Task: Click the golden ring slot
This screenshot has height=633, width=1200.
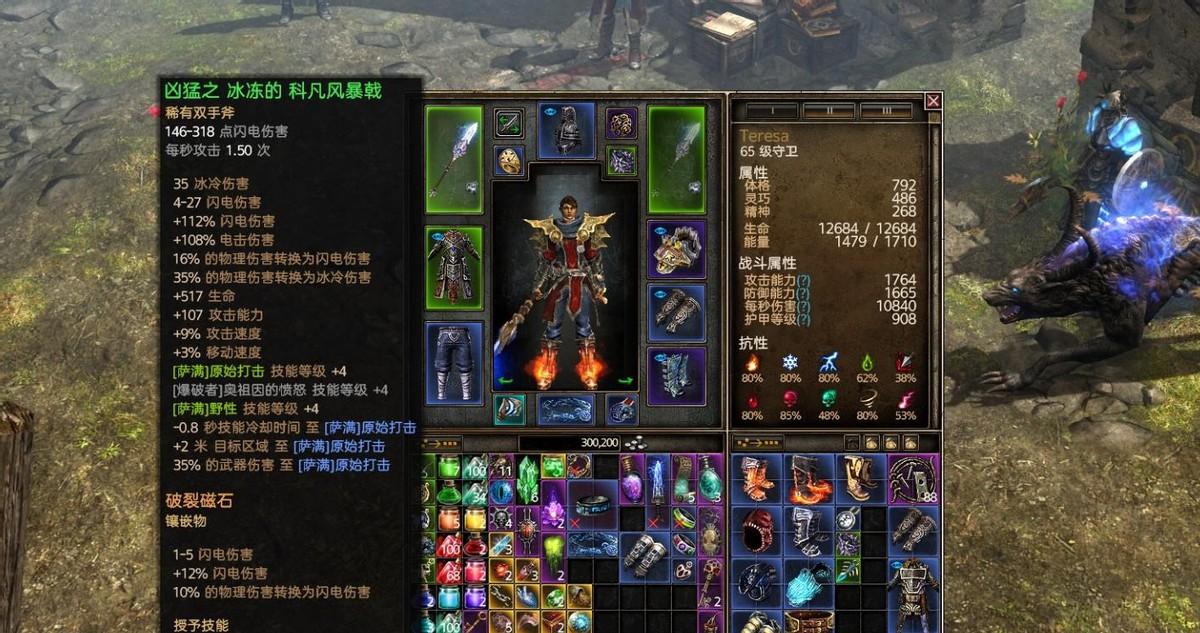Action: pyautogui.click(x=510, y=160)
